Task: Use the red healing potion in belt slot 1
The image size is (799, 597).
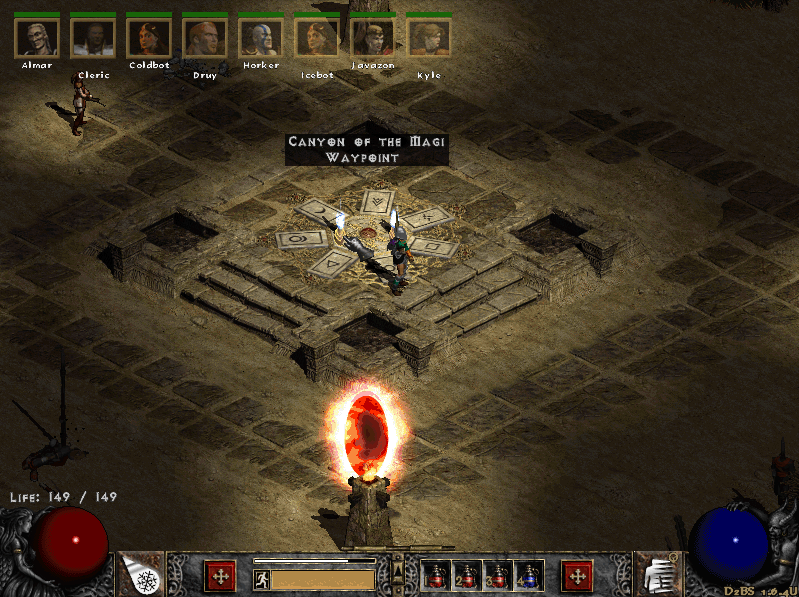Action: tap(436, 576)
